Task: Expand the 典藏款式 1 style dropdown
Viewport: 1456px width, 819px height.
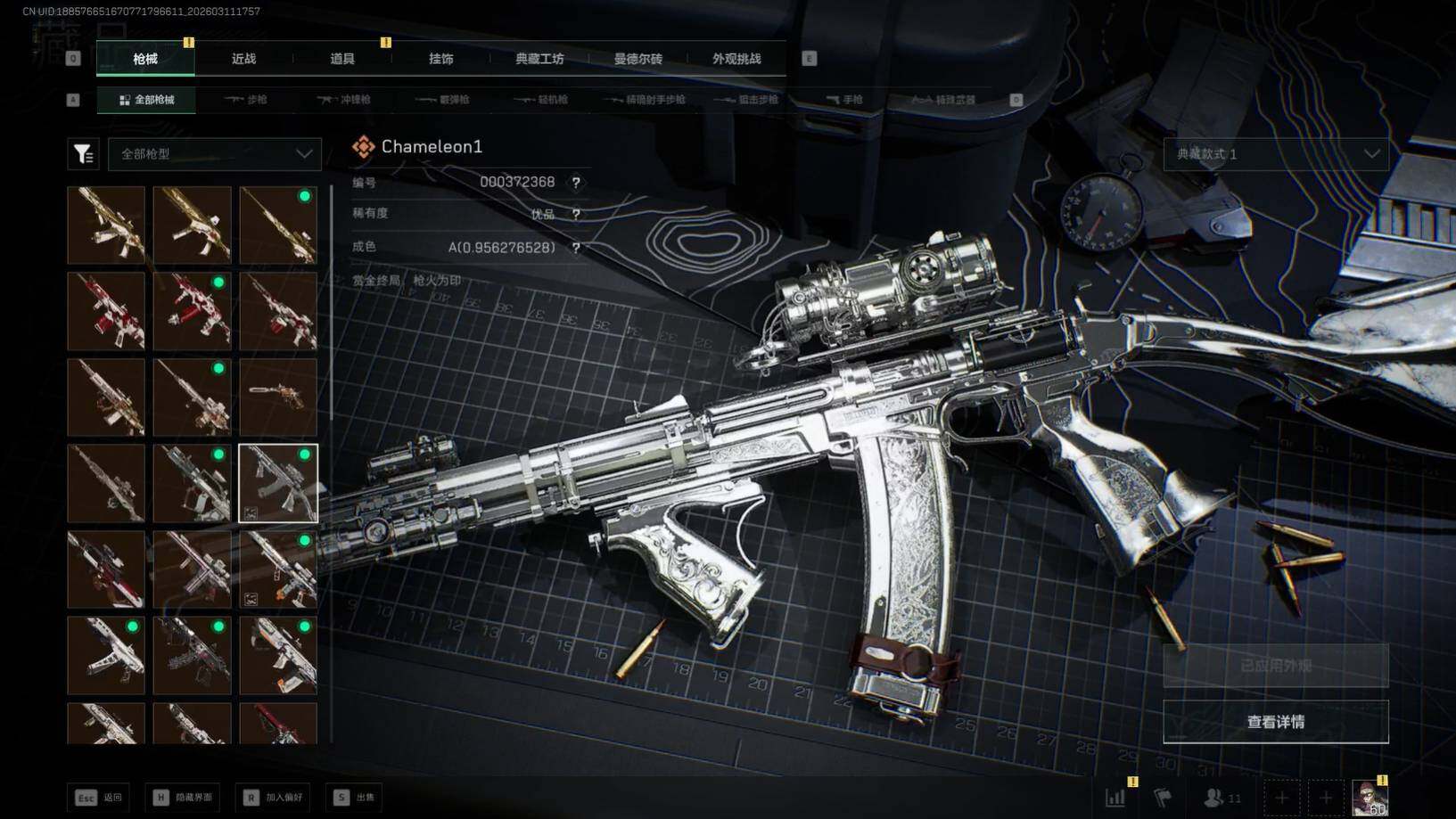Action: [1276, 154]
